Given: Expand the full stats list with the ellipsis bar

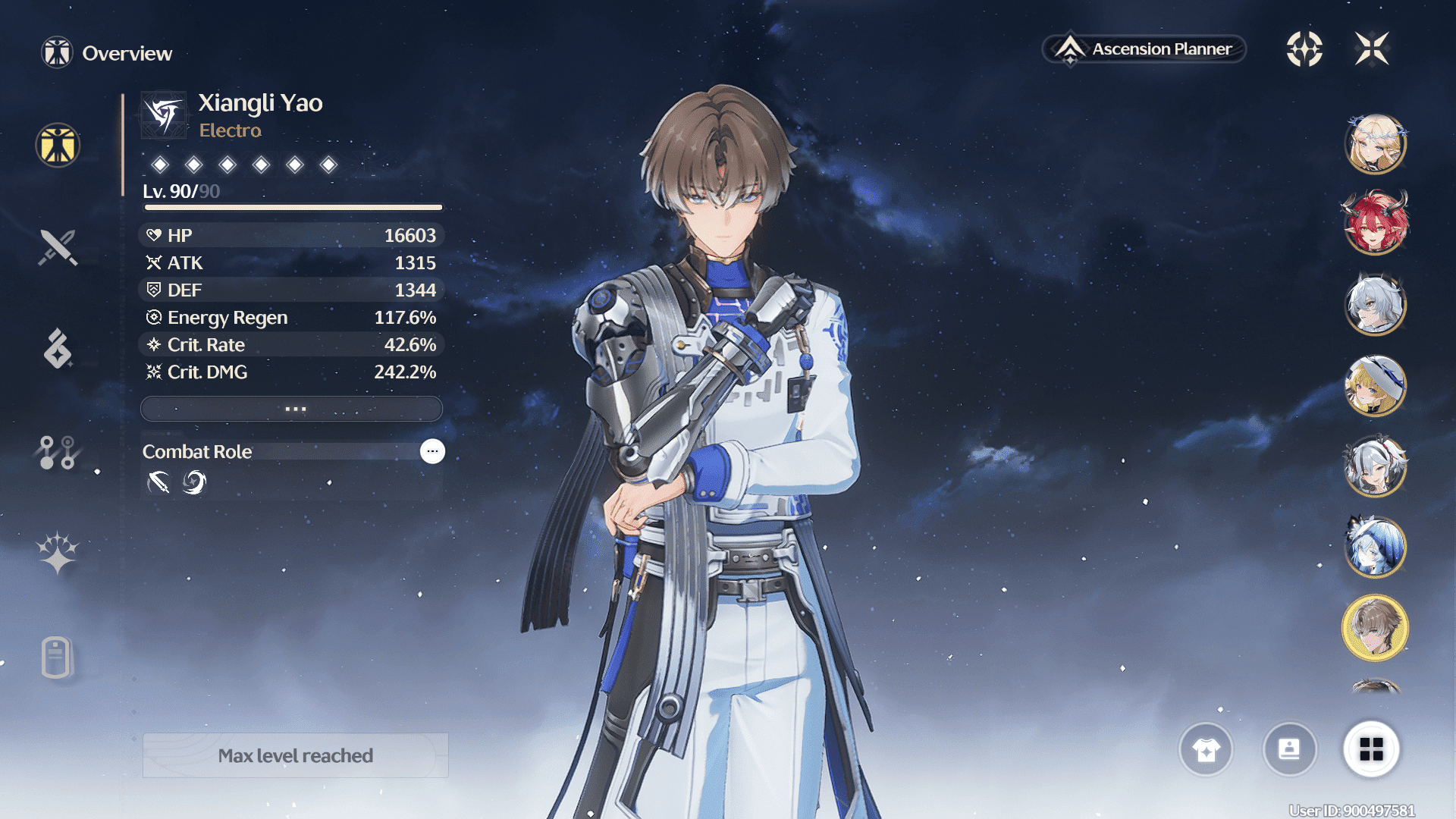Looking at the screenshot, I should click(x=292, y=409).
